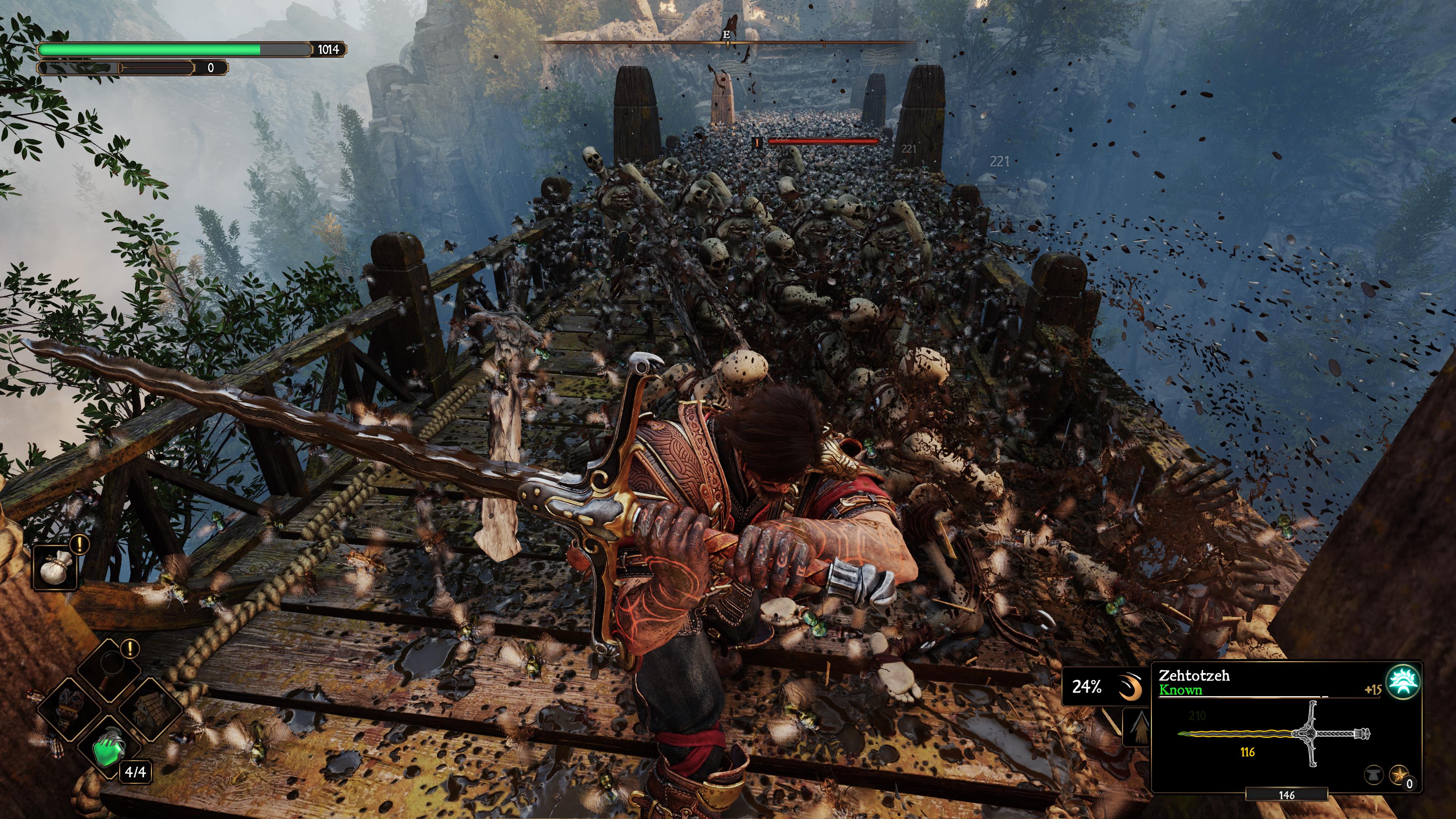1456x819 pixels.
Task: Use the green healing flask quick slot
Action: click(x=109, y=751)
